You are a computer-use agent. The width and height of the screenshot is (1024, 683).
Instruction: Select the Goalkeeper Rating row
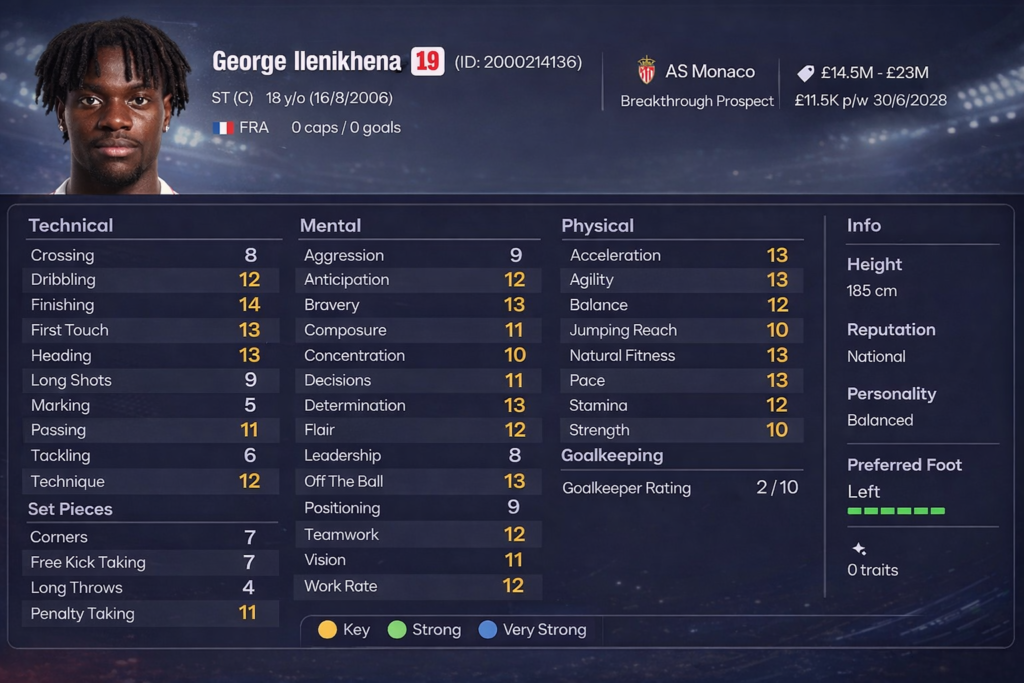coord(679,488)
